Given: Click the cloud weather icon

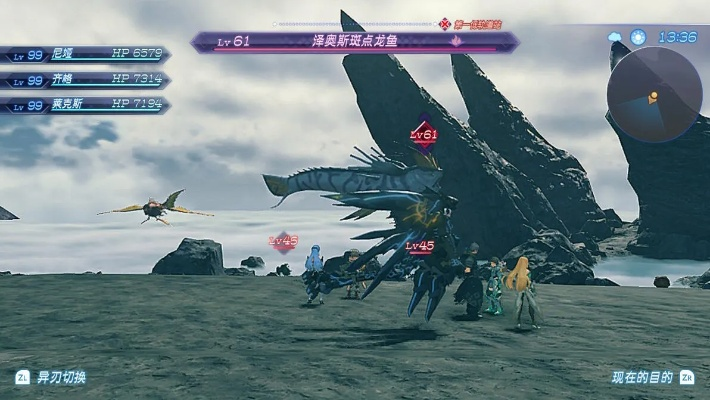Looking at the screenshot, I should [615, 37].
